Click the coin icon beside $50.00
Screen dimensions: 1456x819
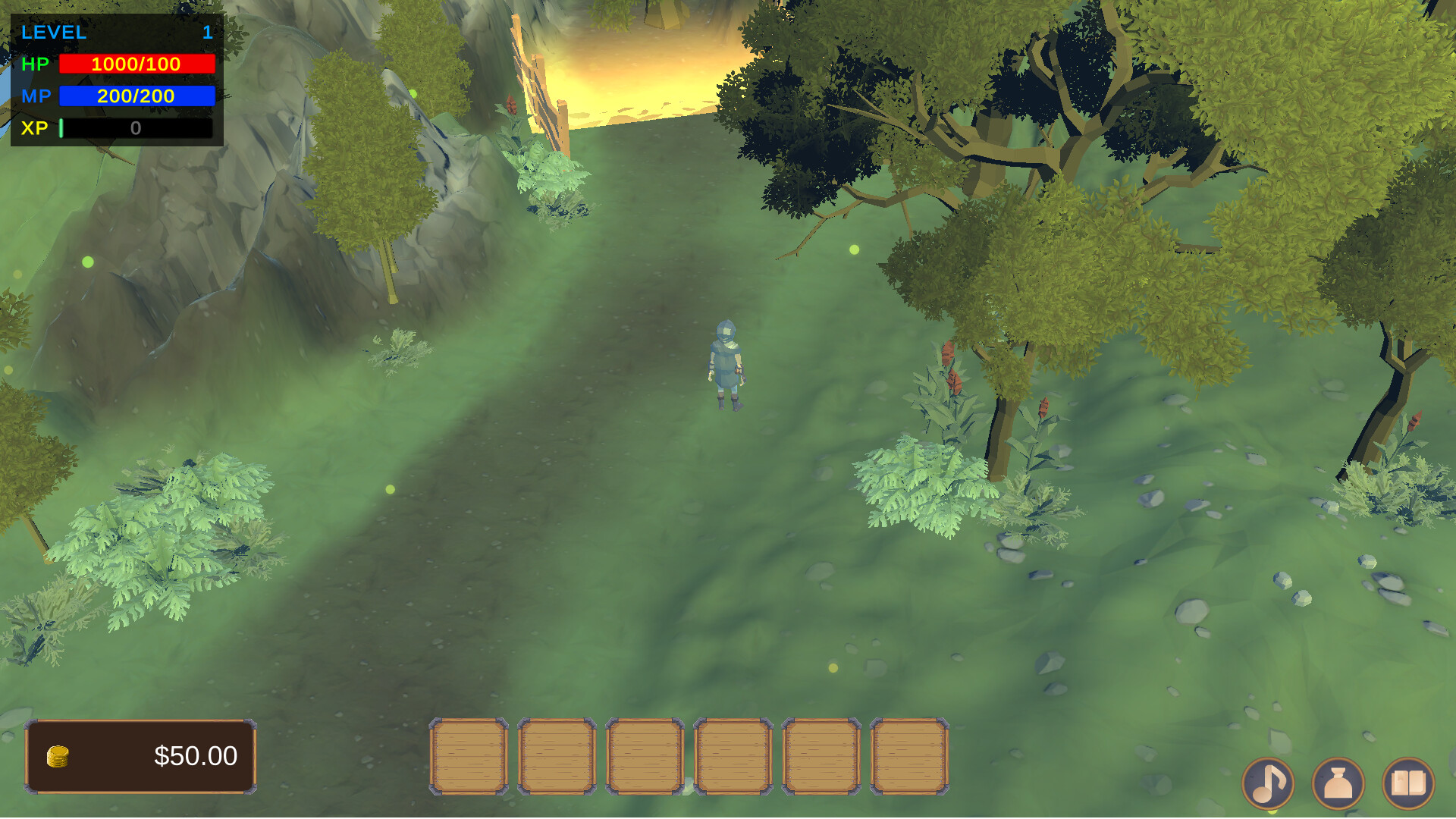click(x=57, y=755)
